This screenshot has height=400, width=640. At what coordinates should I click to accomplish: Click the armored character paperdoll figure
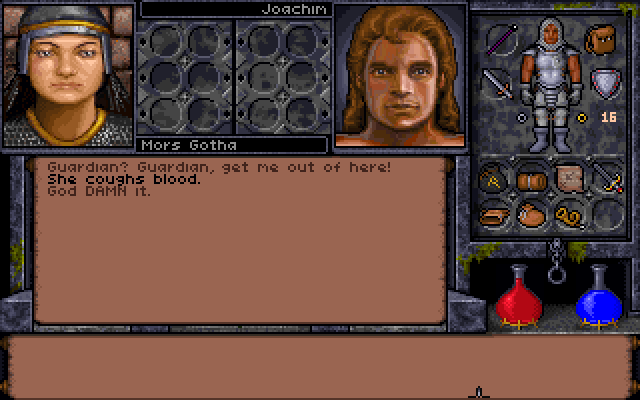point(550,85)
